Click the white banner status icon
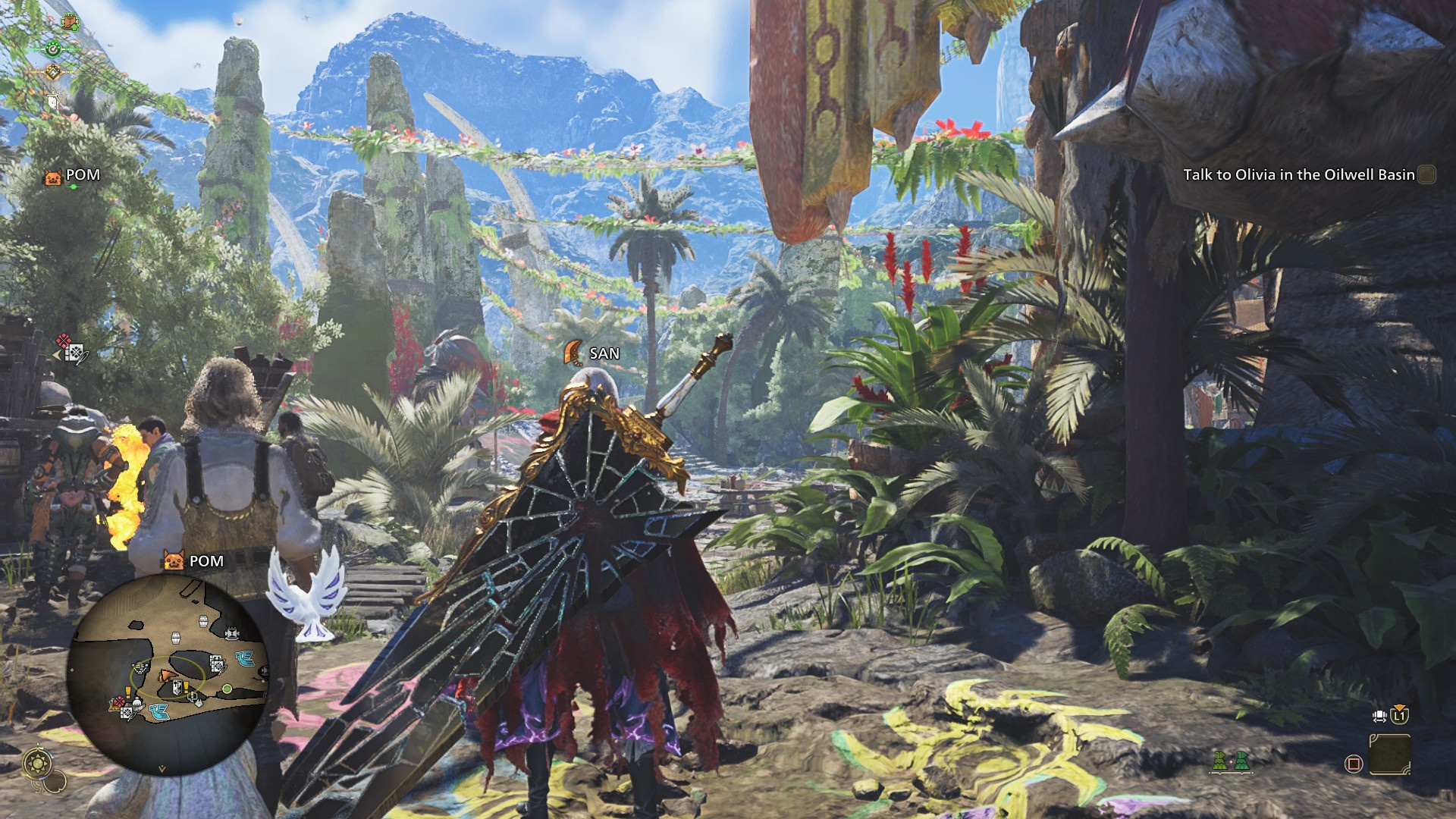Viewport: 1456px width, 819px height. point(53,101)
